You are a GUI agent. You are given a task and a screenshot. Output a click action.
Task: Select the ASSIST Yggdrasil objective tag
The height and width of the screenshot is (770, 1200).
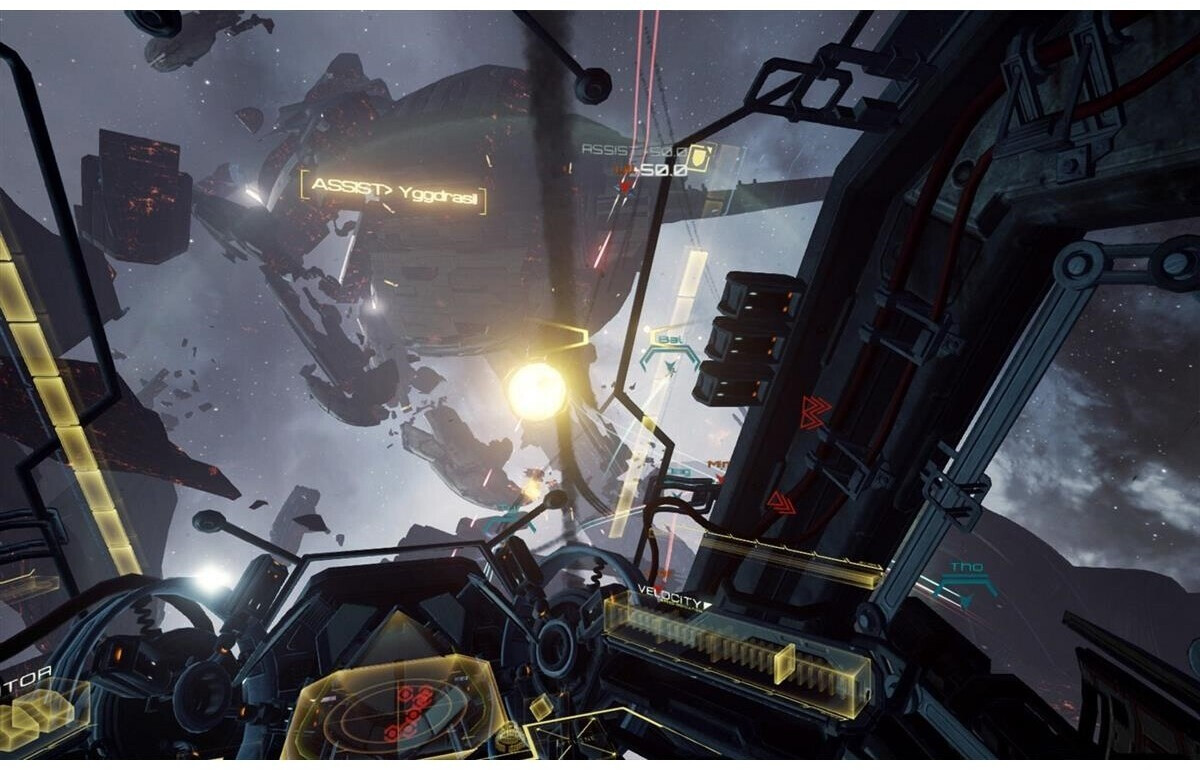tap(394, 189)
